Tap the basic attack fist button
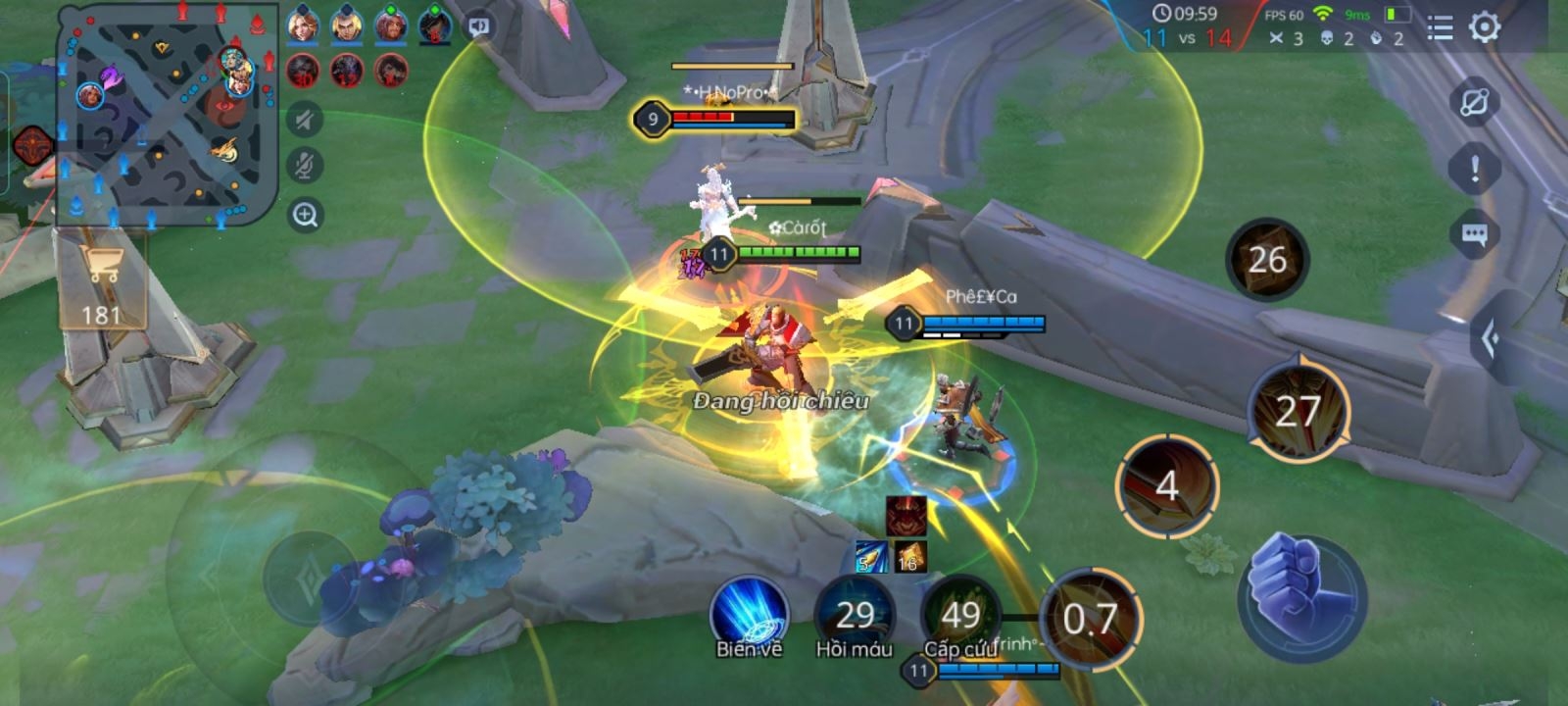 pyautogui.click(x=1302, y=593)
